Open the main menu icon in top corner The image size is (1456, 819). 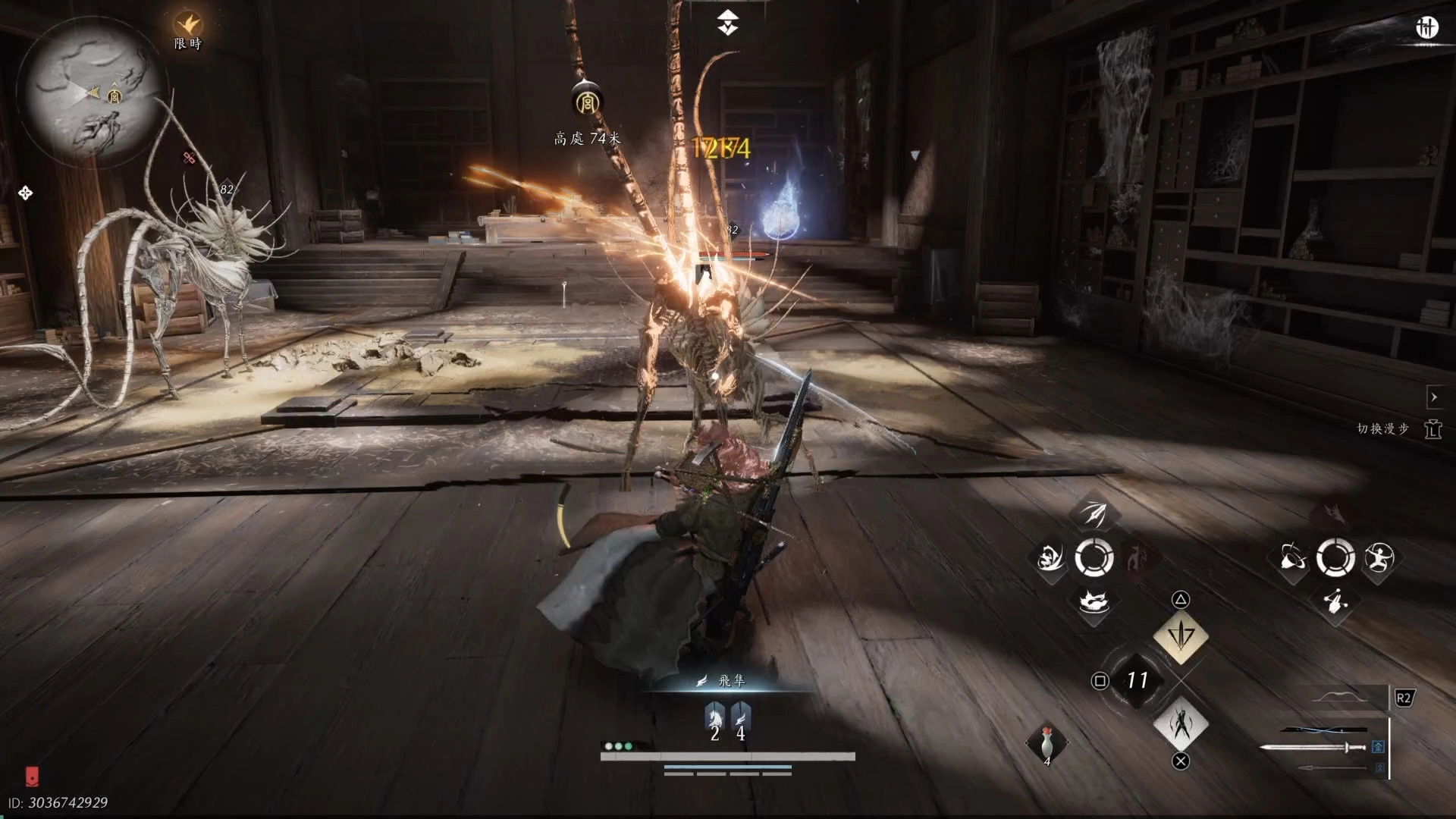tap(1426, 28)
